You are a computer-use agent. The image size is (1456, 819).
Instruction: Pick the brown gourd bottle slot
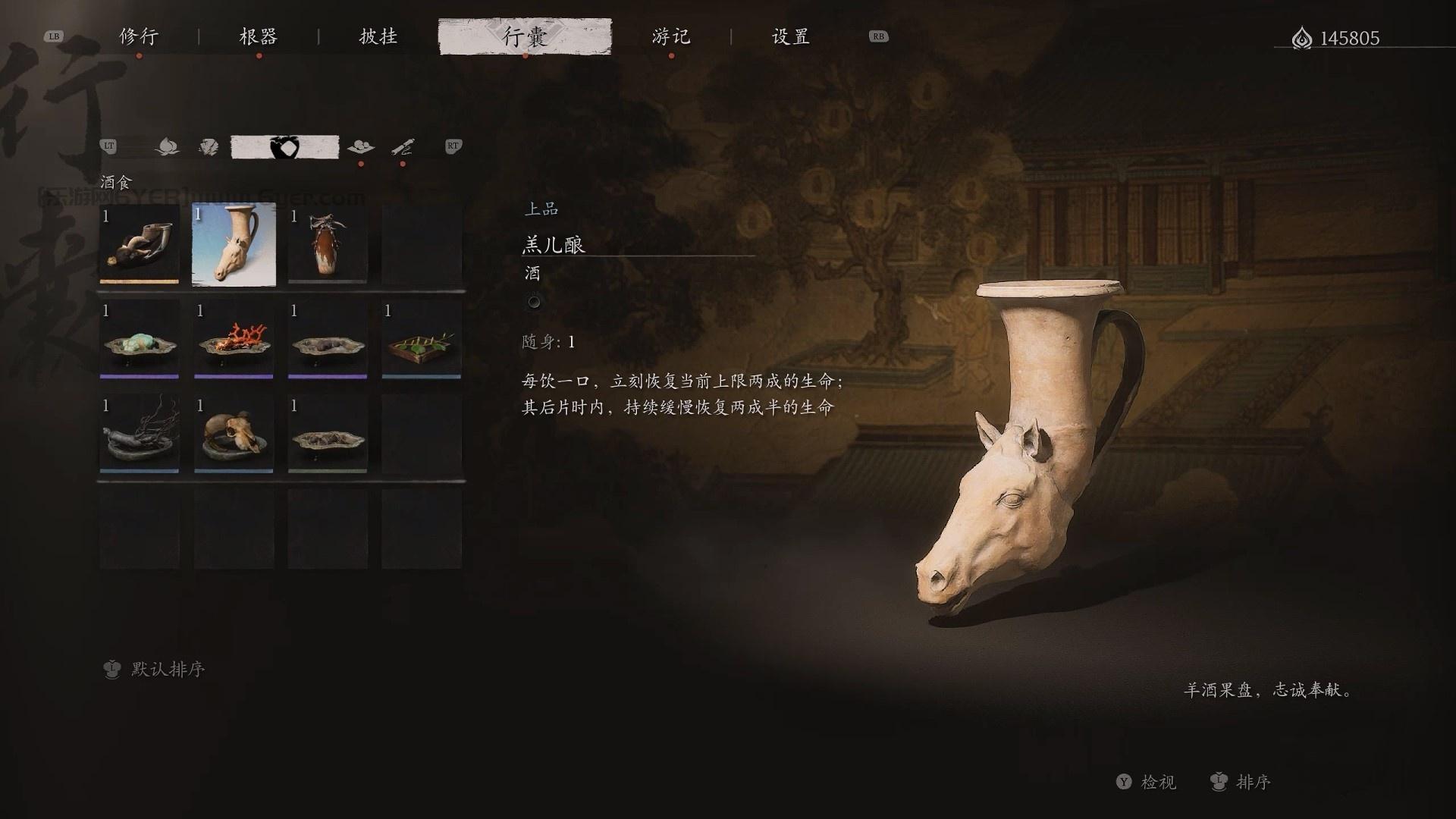click(328, 244)
